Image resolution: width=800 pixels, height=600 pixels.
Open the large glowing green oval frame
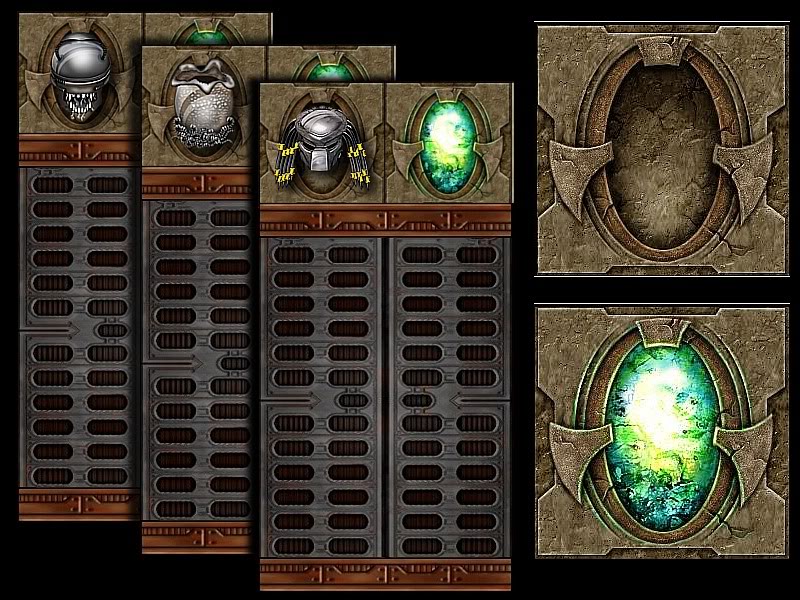661,432
